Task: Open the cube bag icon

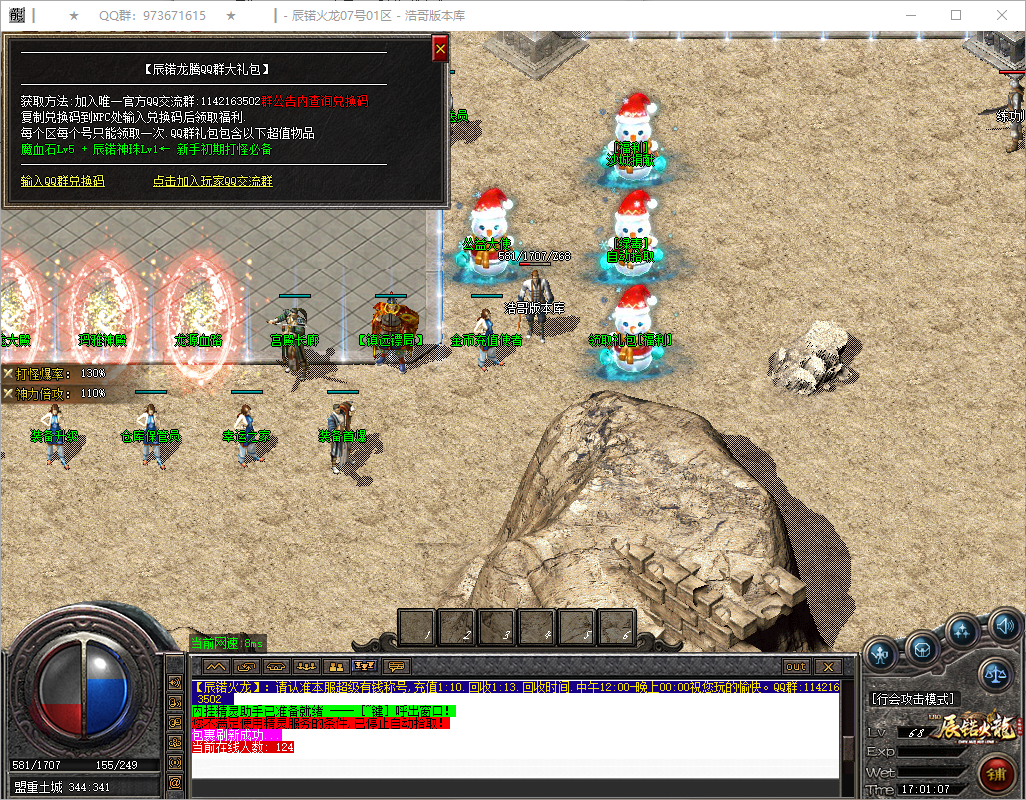Action: 922,650
